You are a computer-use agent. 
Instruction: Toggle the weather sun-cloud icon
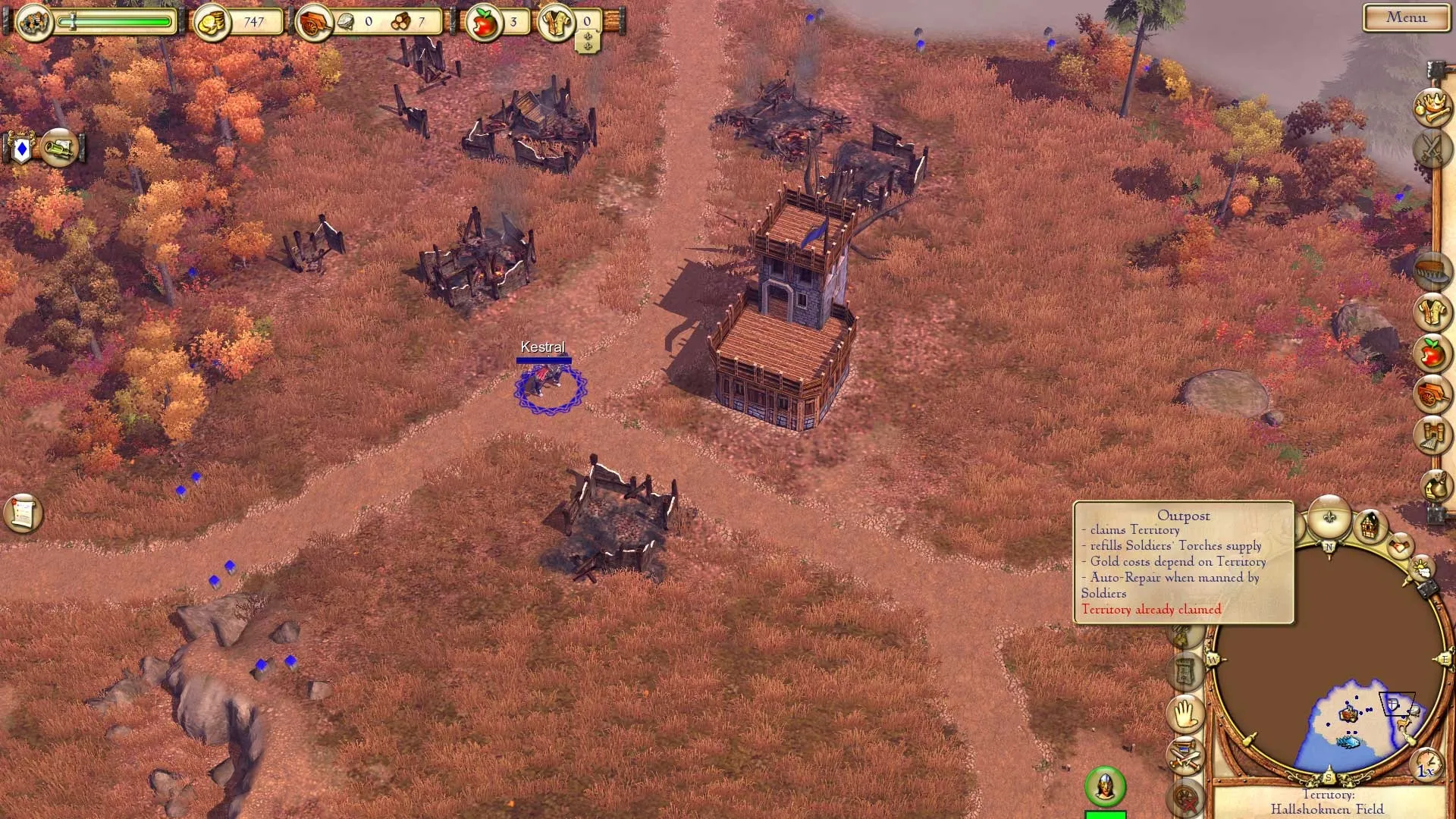click(x=1422, y=568)
